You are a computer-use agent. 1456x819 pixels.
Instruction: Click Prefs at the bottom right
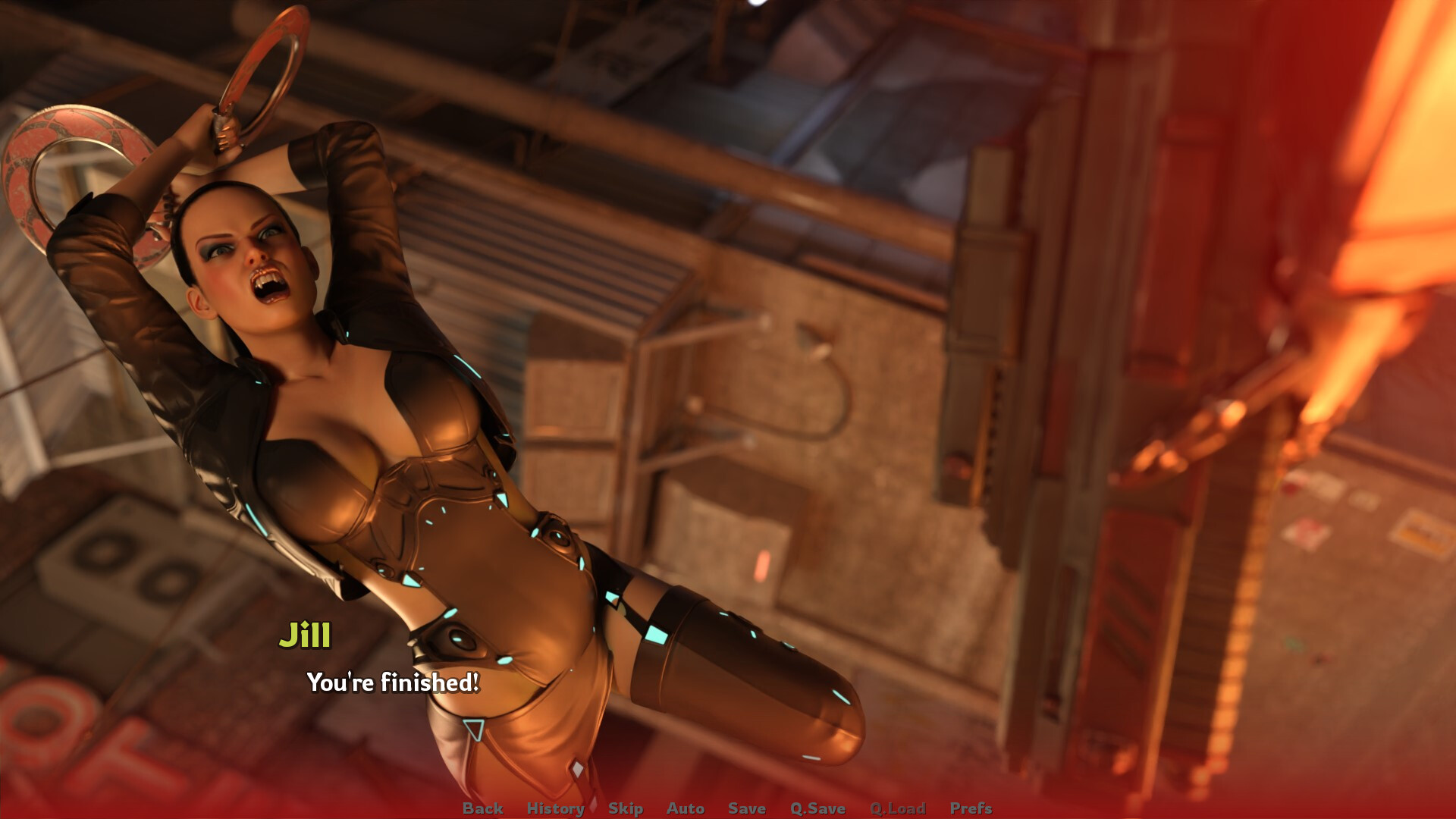click(973, 808)
